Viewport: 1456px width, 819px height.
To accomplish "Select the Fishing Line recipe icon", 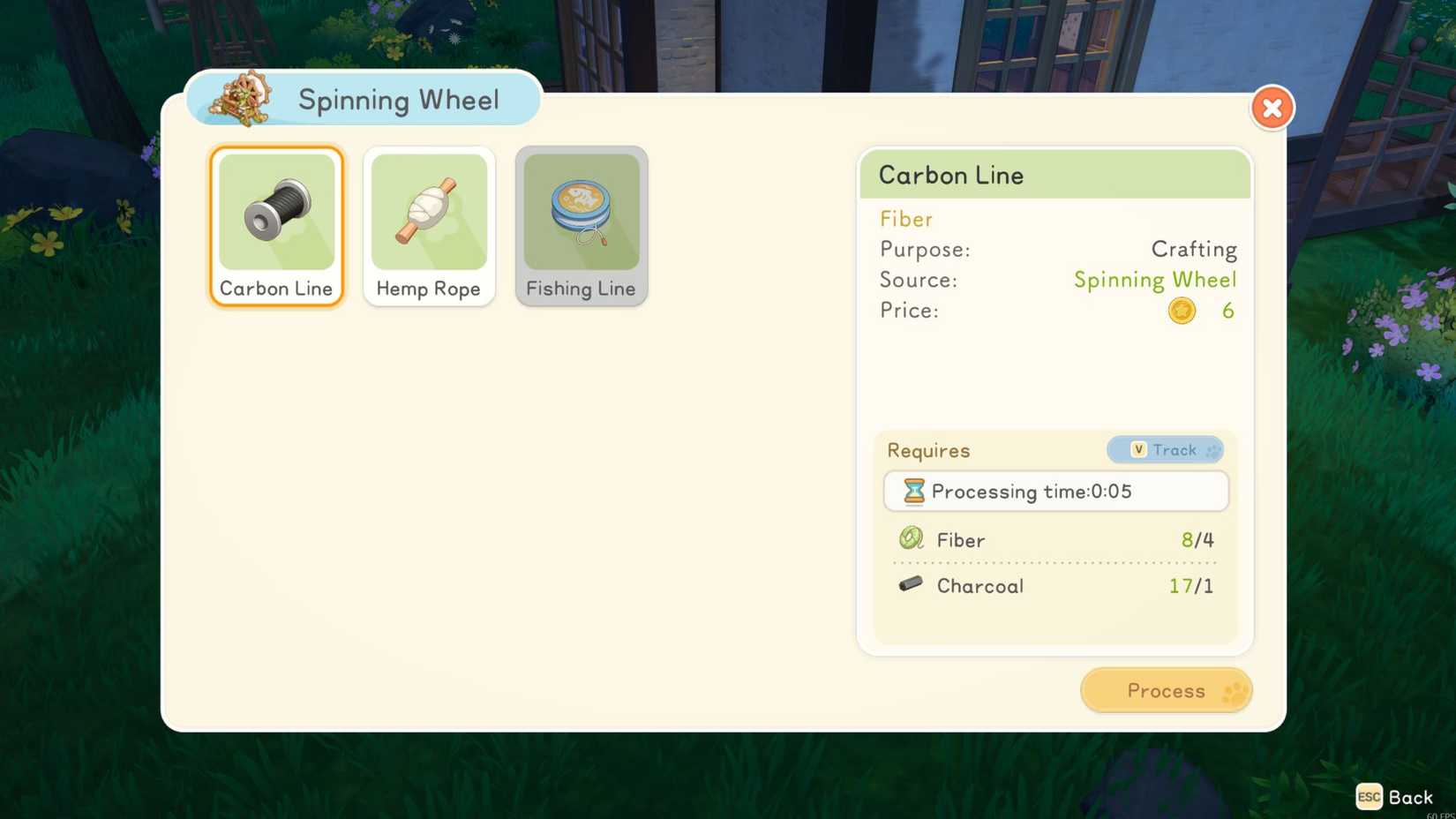I will coord(581,212).
